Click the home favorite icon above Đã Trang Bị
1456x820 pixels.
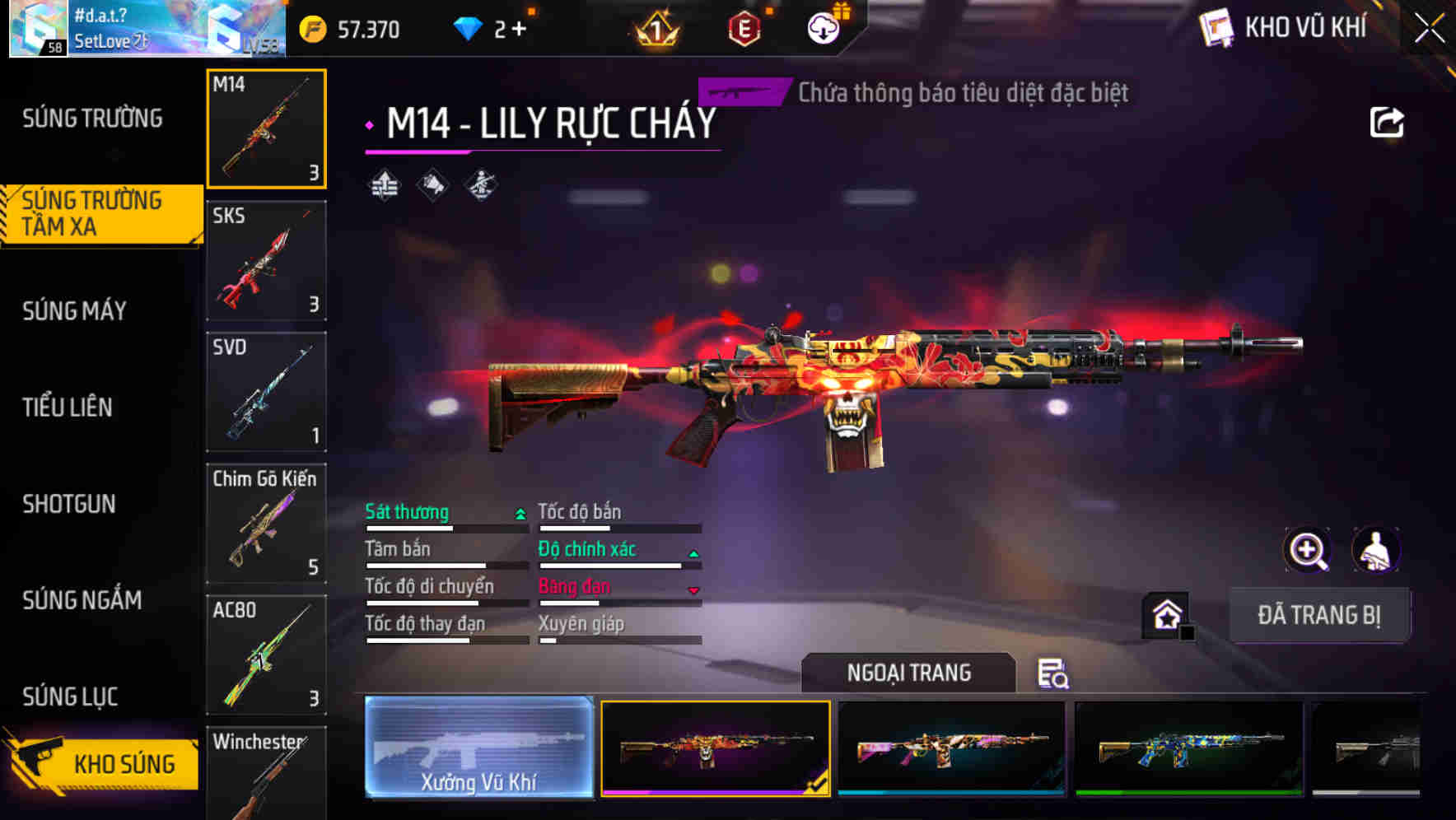pyautogui.click(x=1164, y=616)
